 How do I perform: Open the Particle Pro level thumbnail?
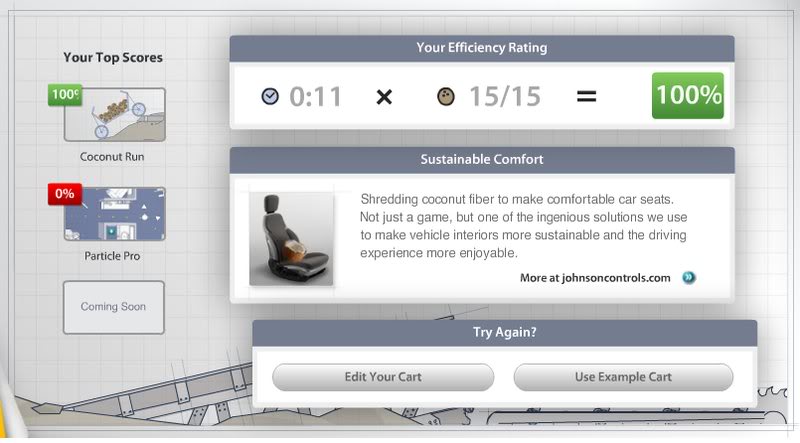(114, 214)
